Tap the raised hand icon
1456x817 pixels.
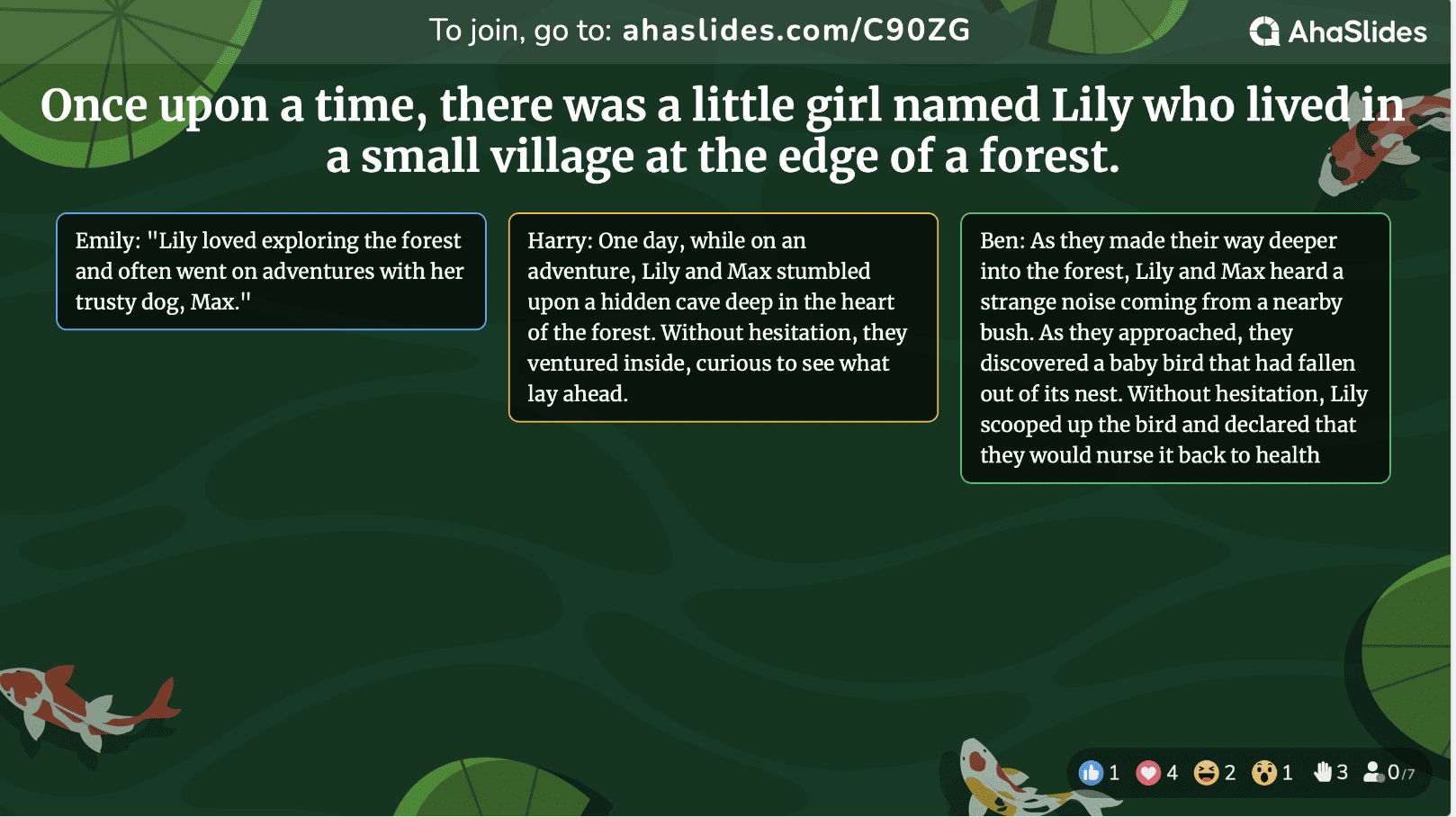(x=1322, y=772)
